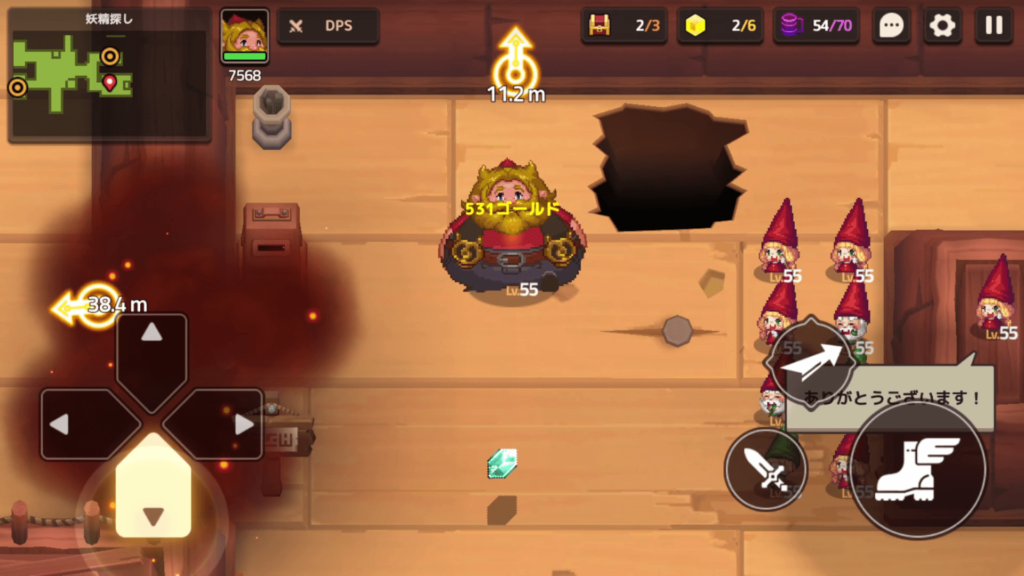The height and width of the screenshot is (576, 1024).
Task: Open the minimap
Action: point(108,74)
